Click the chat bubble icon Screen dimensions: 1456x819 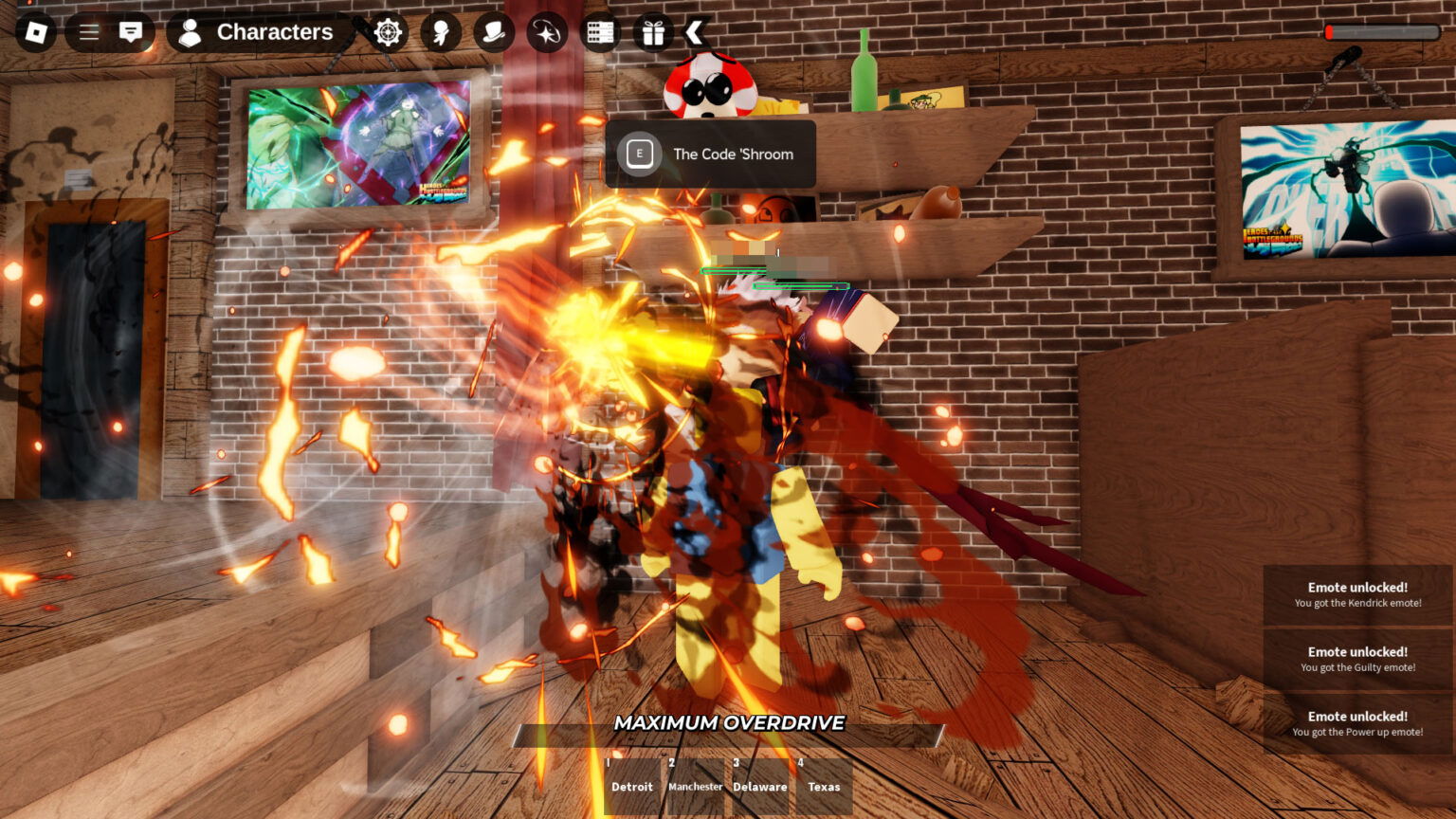[x=130, y=31]
